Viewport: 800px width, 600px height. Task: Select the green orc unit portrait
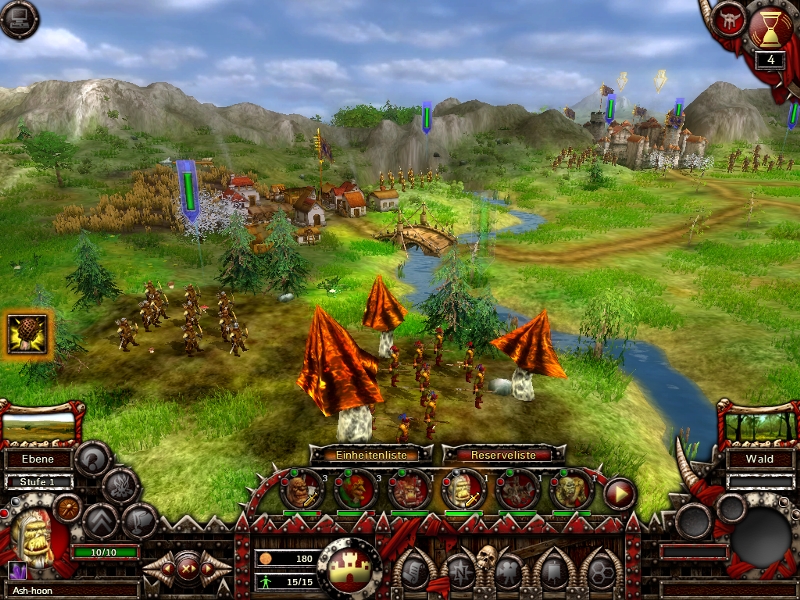pyautogui.click(x=571, y=489)
